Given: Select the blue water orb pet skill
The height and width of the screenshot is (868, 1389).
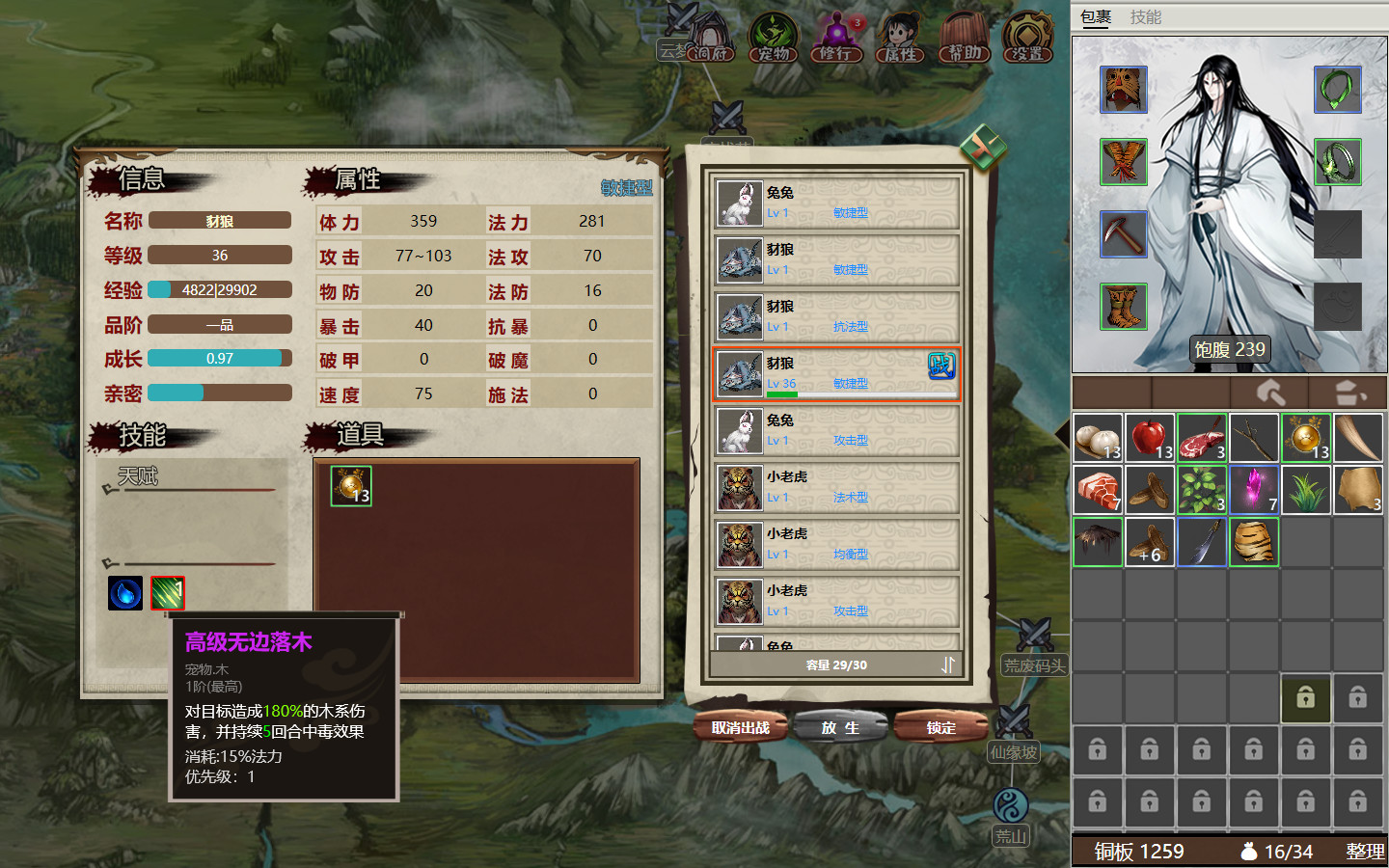Looking at the screenshot, I should point(125,593).
